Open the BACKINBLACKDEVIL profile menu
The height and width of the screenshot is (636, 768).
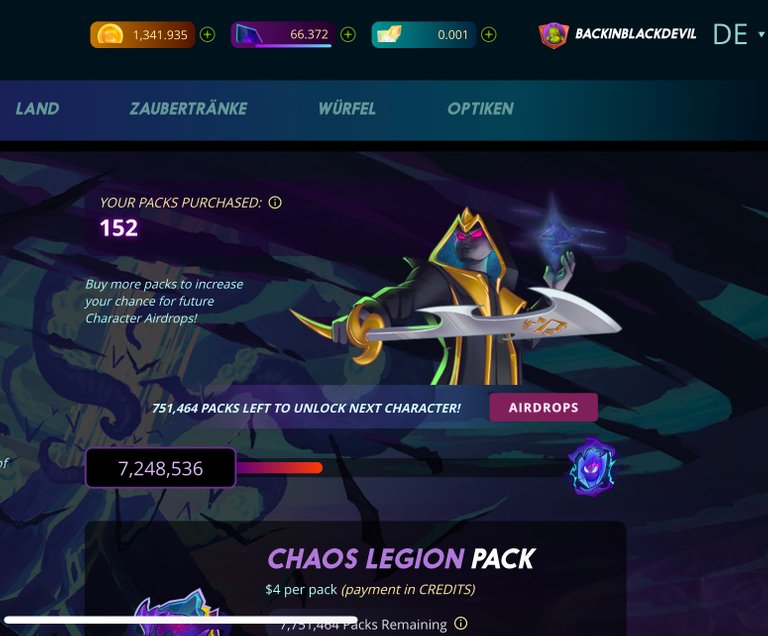pos(620,34)
